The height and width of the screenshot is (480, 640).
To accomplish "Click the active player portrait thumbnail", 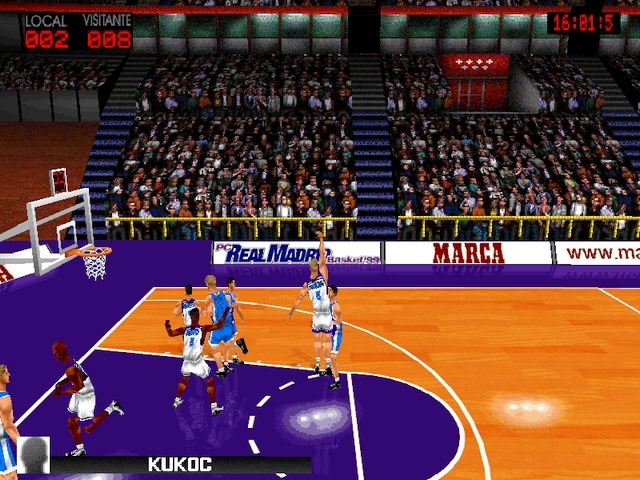I will pos(33,455).
